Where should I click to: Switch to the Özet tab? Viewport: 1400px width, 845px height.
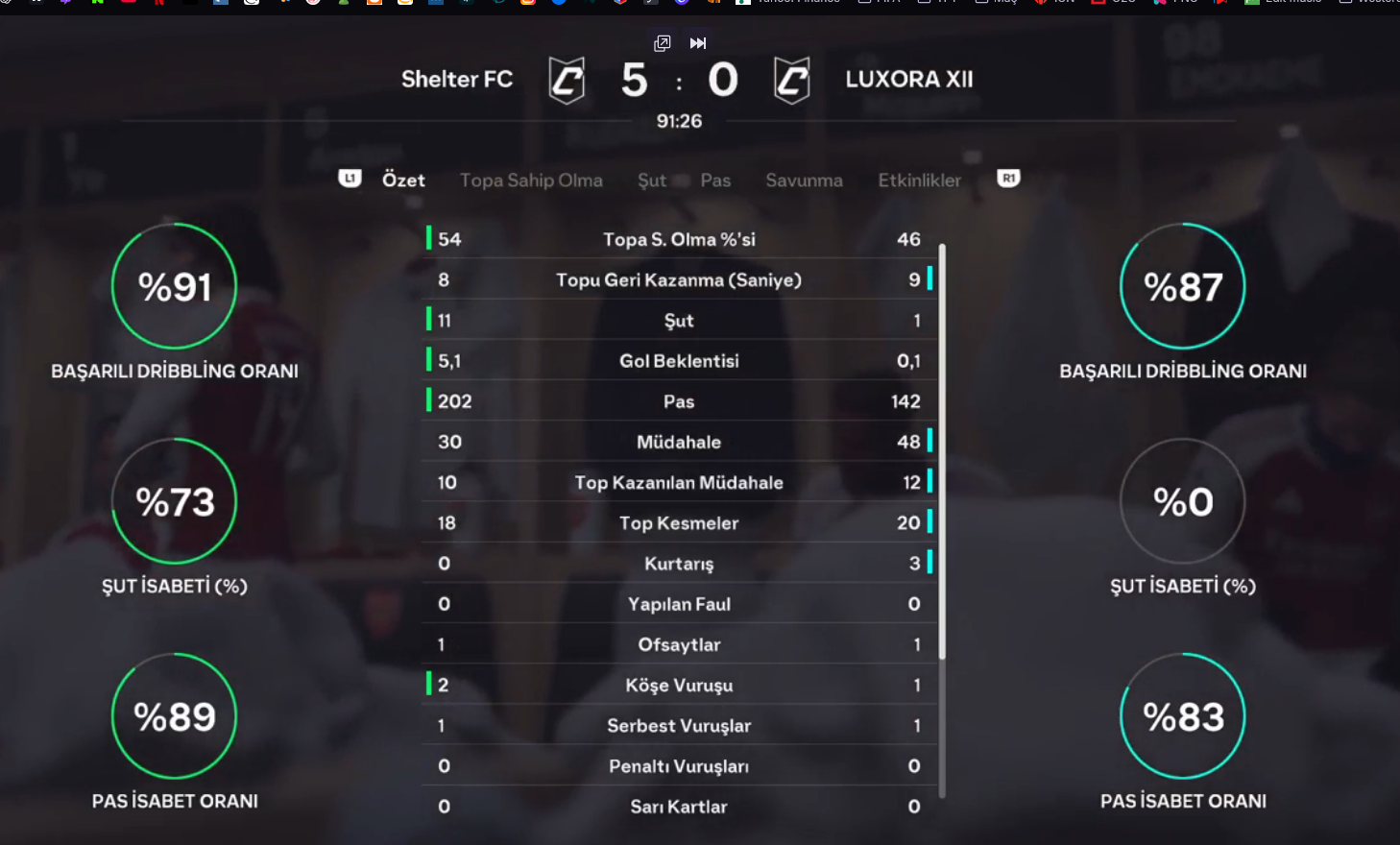point(403,180)
